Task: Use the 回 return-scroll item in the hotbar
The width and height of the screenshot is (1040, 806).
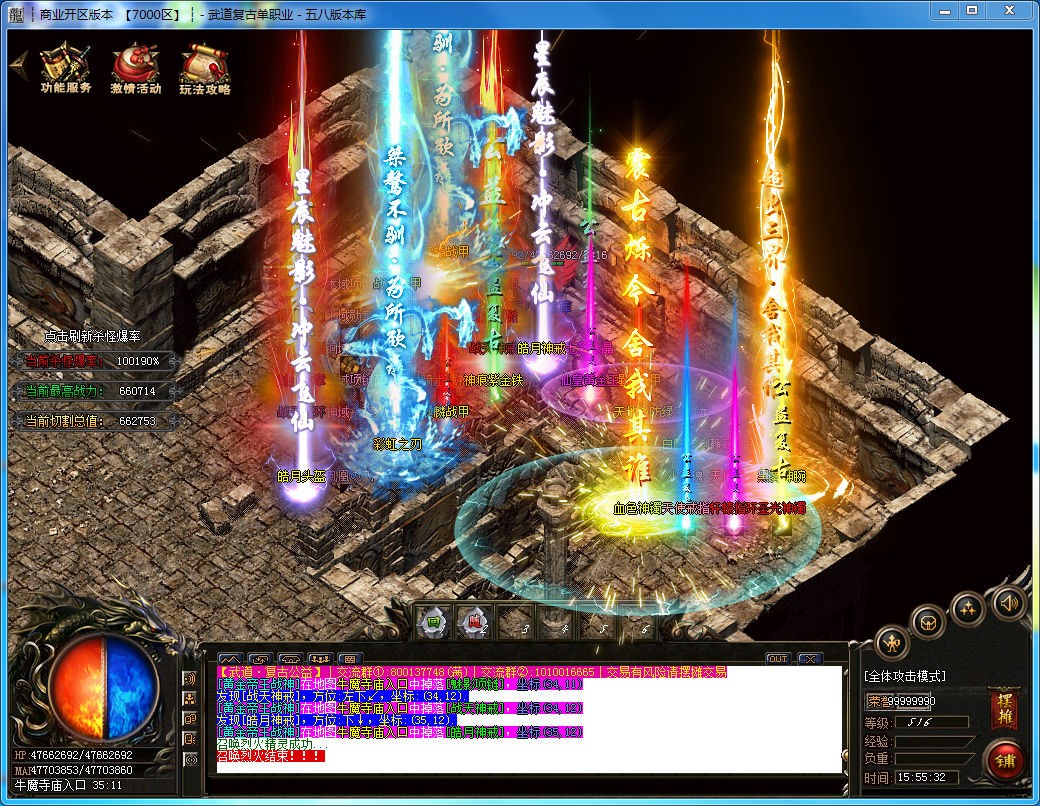Action: click(x=430, y=622)
